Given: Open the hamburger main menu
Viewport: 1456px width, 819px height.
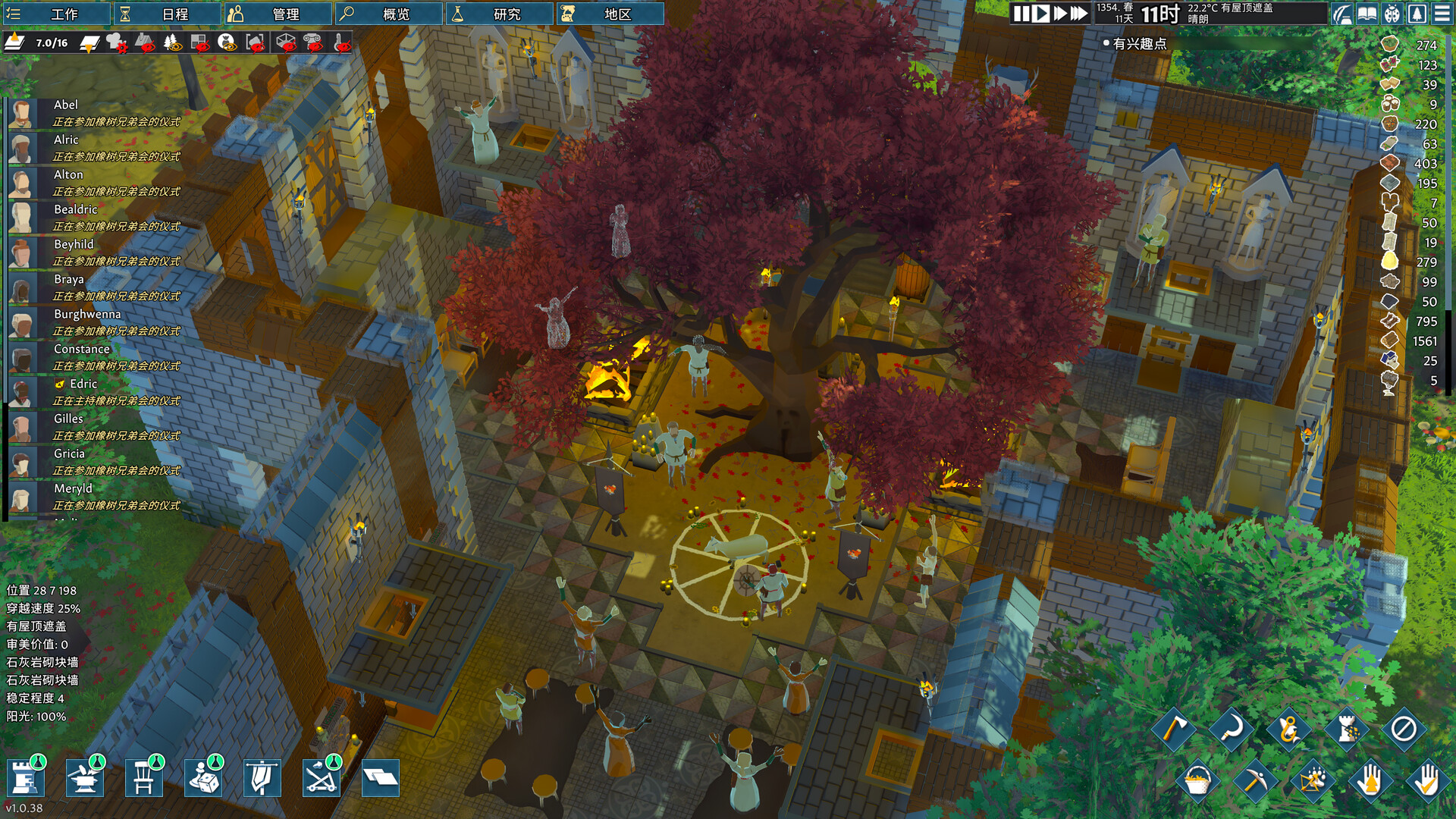Looking at the screenshot, I should tap(1442, 14).
